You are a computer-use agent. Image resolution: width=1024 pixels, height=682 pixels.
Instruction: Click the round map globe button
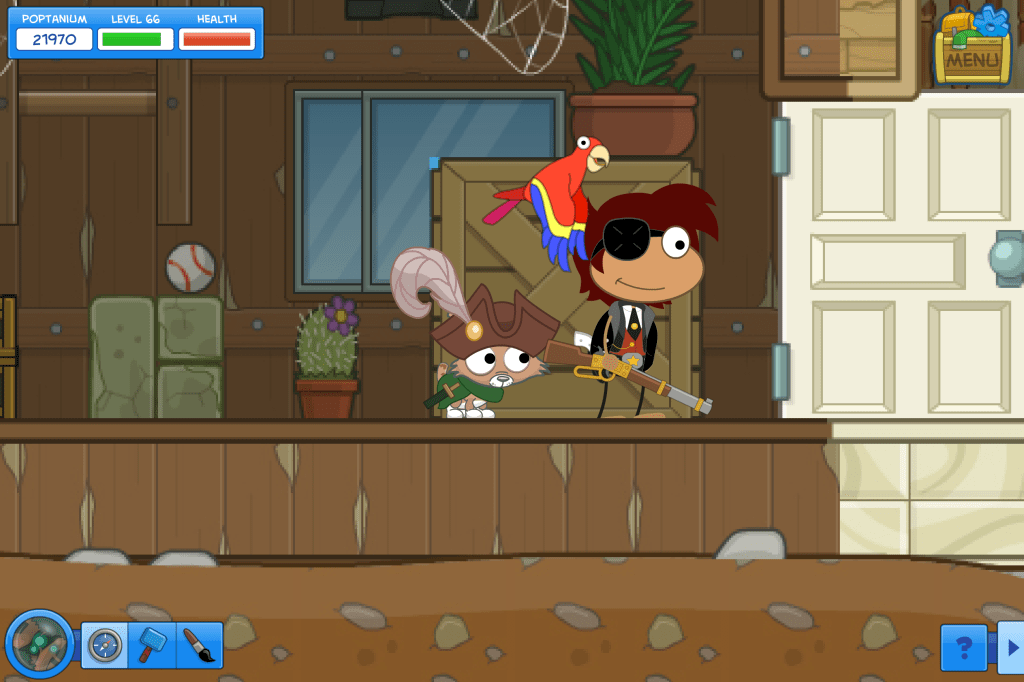point(39,644)
